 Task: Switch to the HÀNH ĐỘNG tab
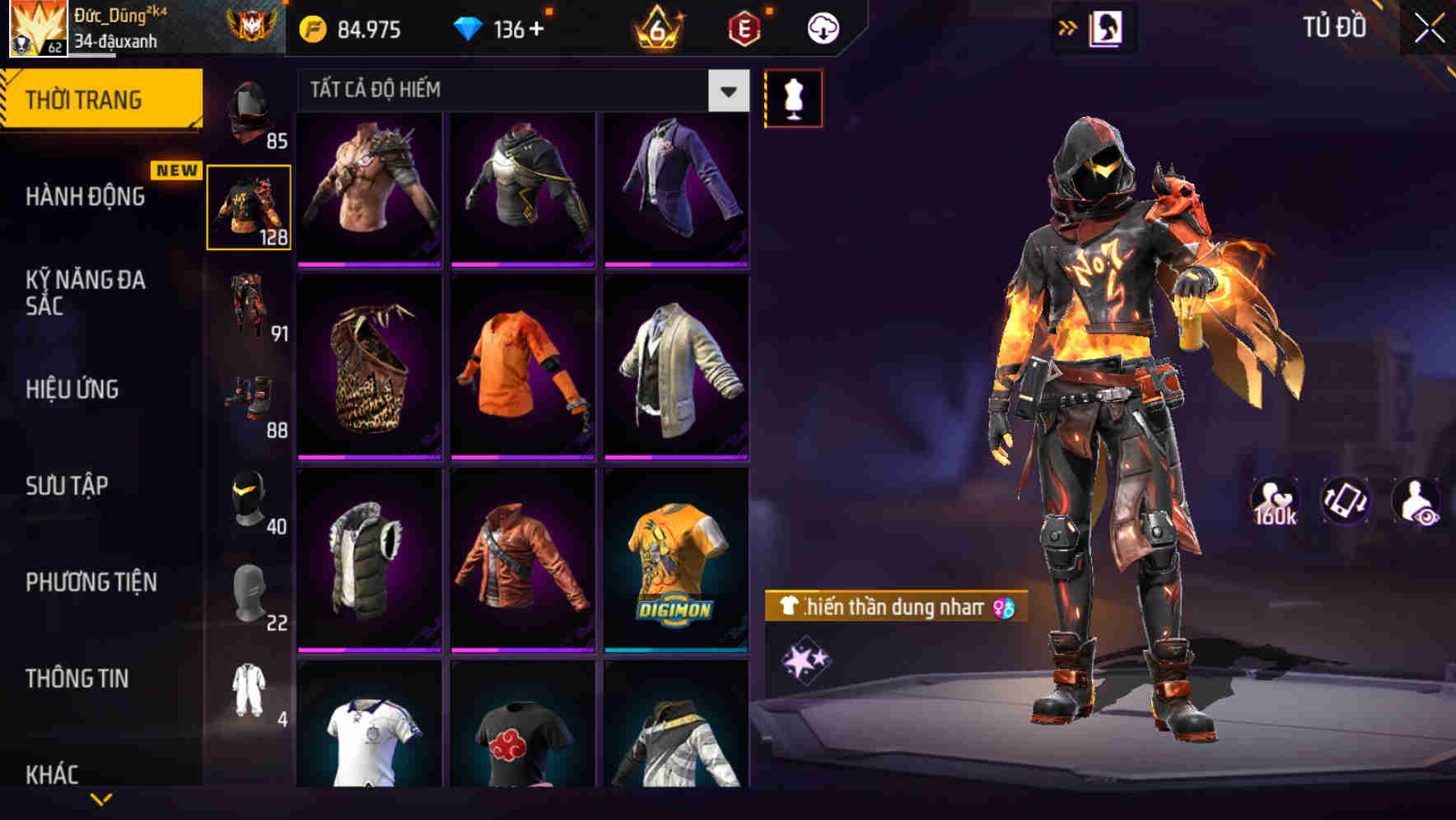point(85,197)
